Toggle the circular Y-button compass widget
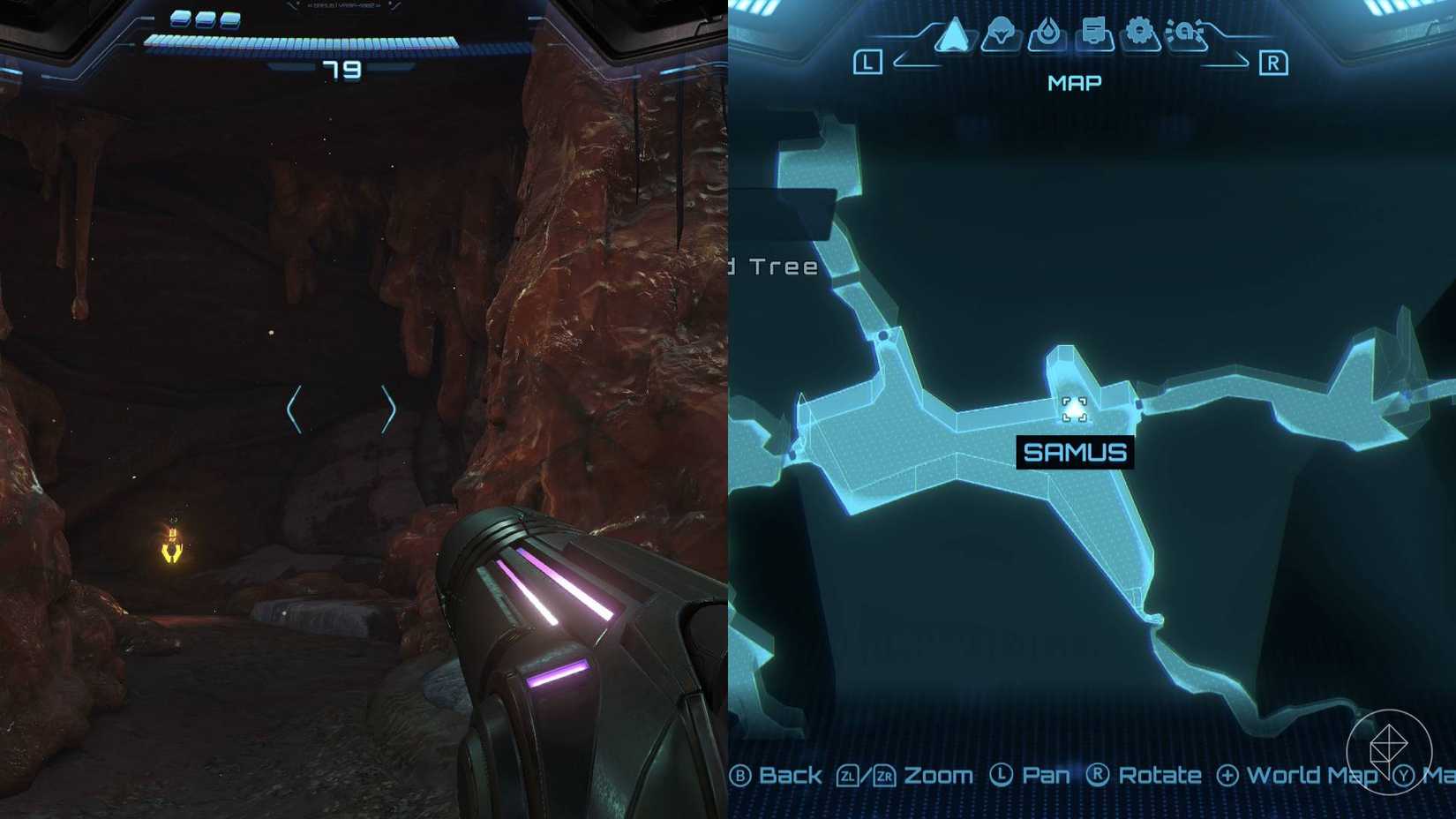The height and width of the screenshot is (819, 1456). pos(1392,750)
